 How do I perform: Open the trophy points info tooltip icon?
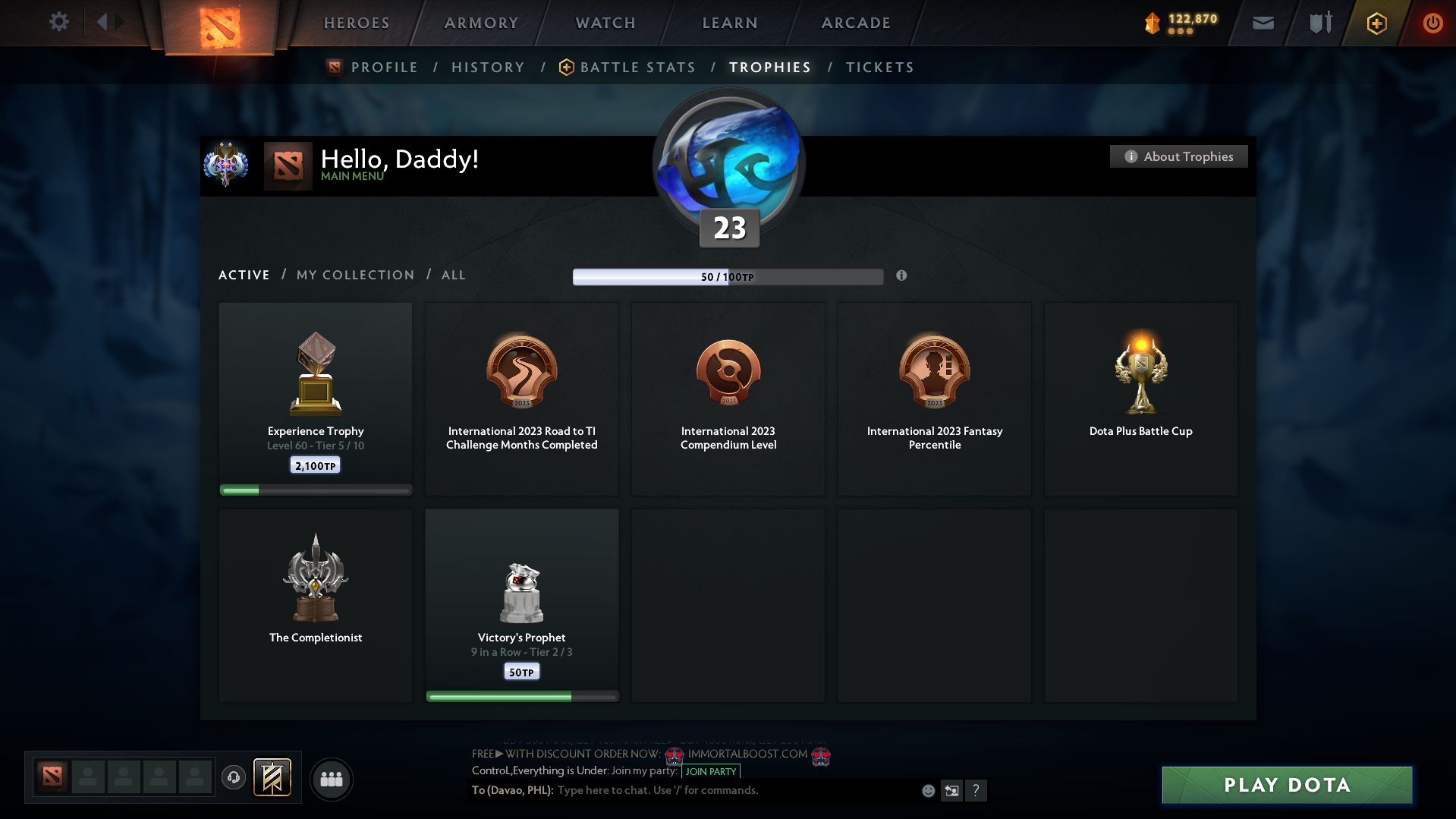tap(902, 276)
